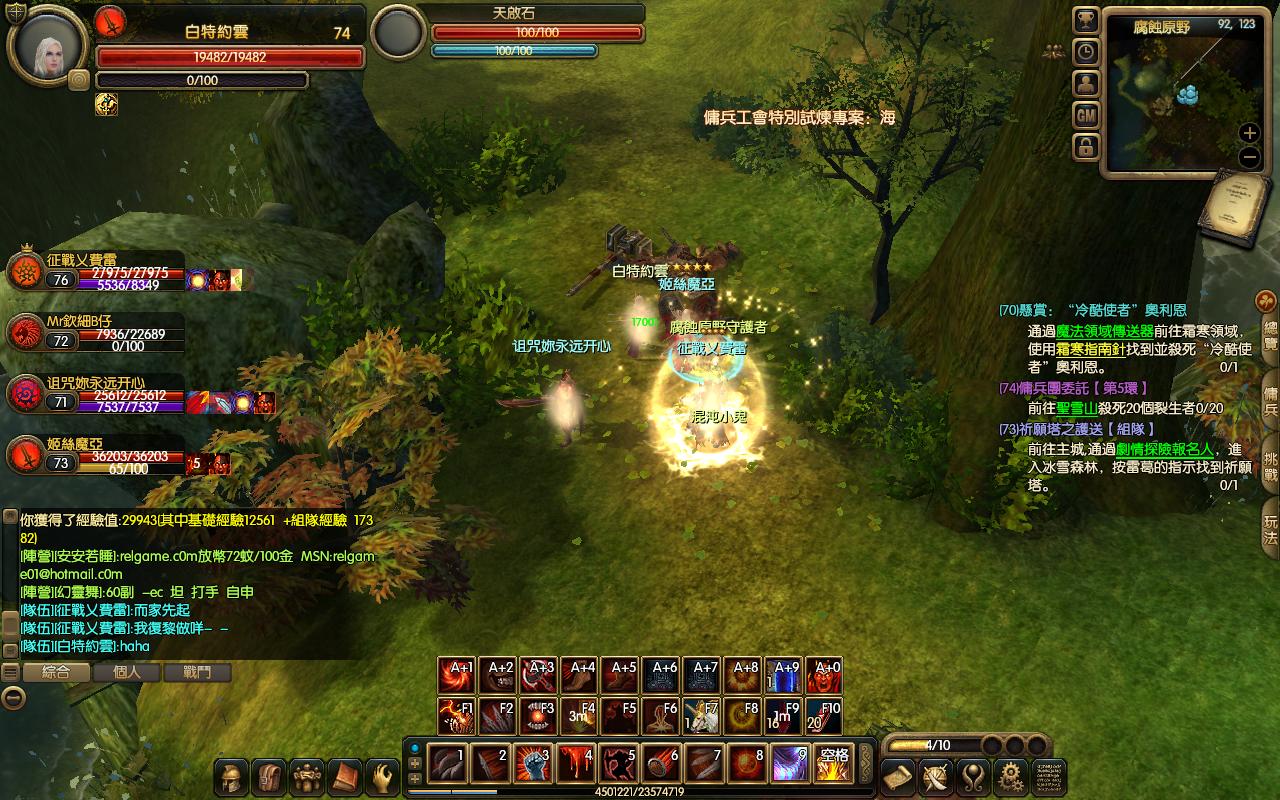The image size is (1280, 800).
Task: Click the trophy icon beside the minimap
Action: tap(1086, 20)
